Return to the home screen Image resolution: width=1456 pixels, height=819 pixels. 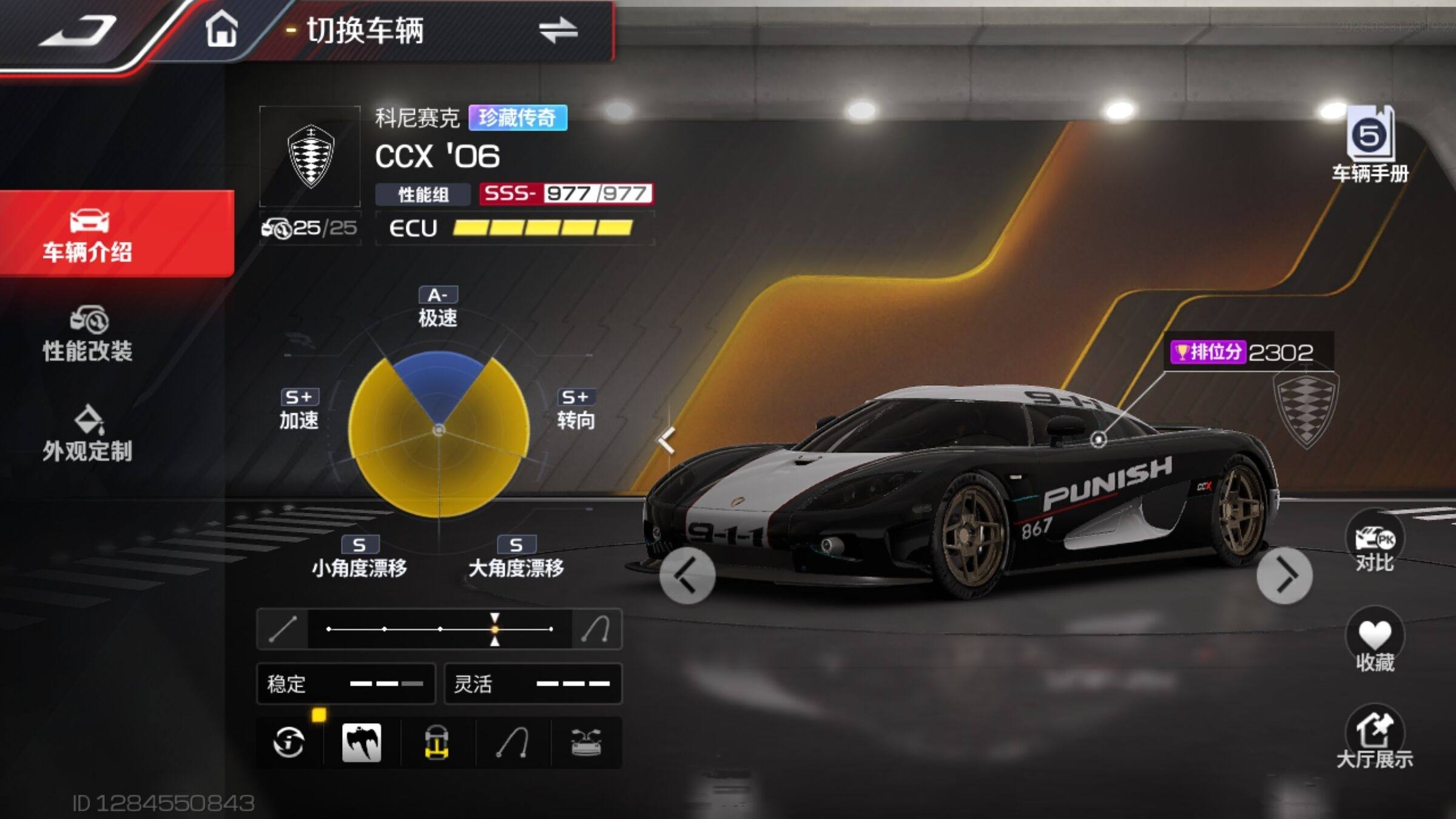point(221,29)
